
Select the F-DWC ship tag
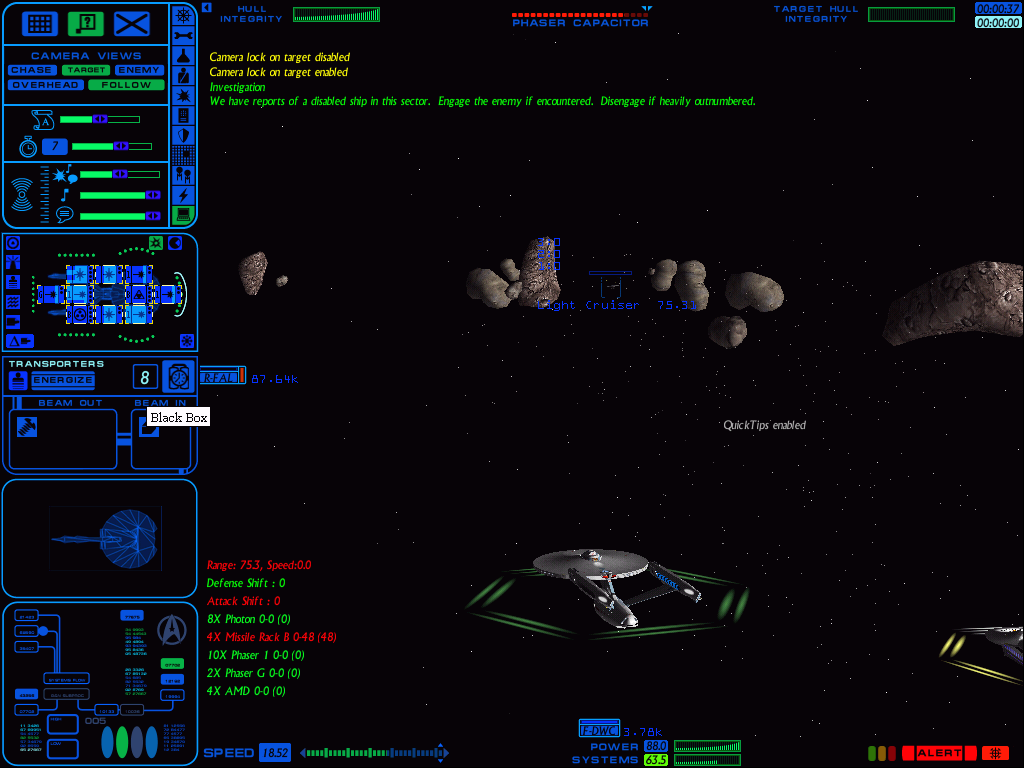click(599, 731)
